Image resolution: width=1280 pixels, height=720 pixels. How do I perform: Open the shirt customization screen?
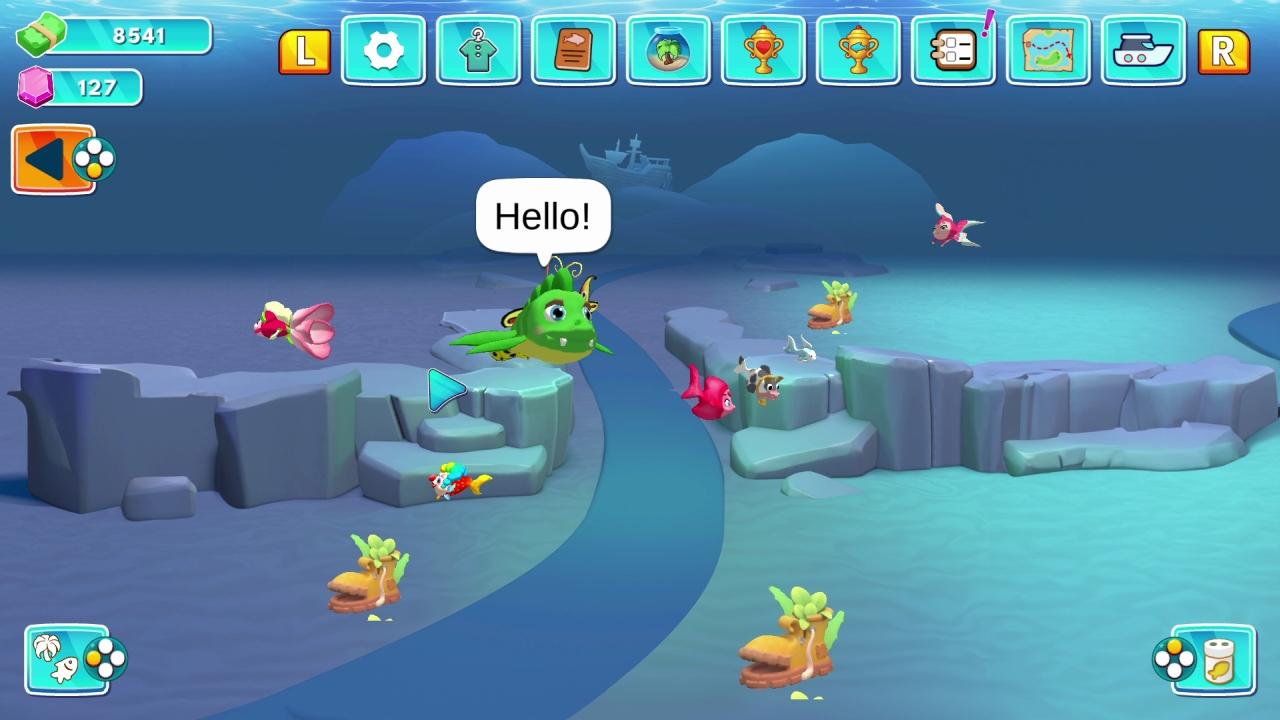coord(478,50)
